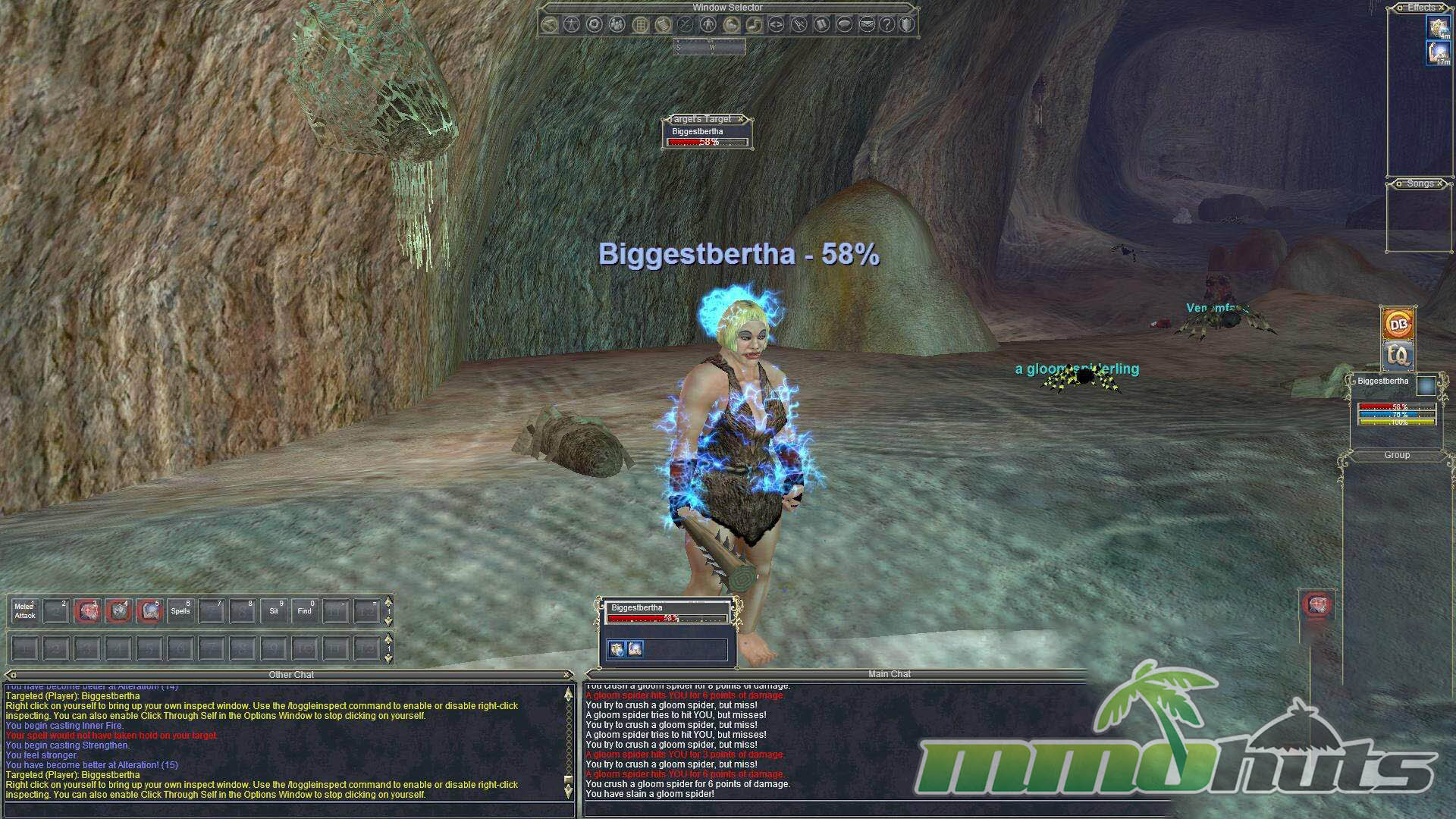This screenshot has width=1456, height=819.
Task: Close the Target's Target window
Action: [741, 119]
